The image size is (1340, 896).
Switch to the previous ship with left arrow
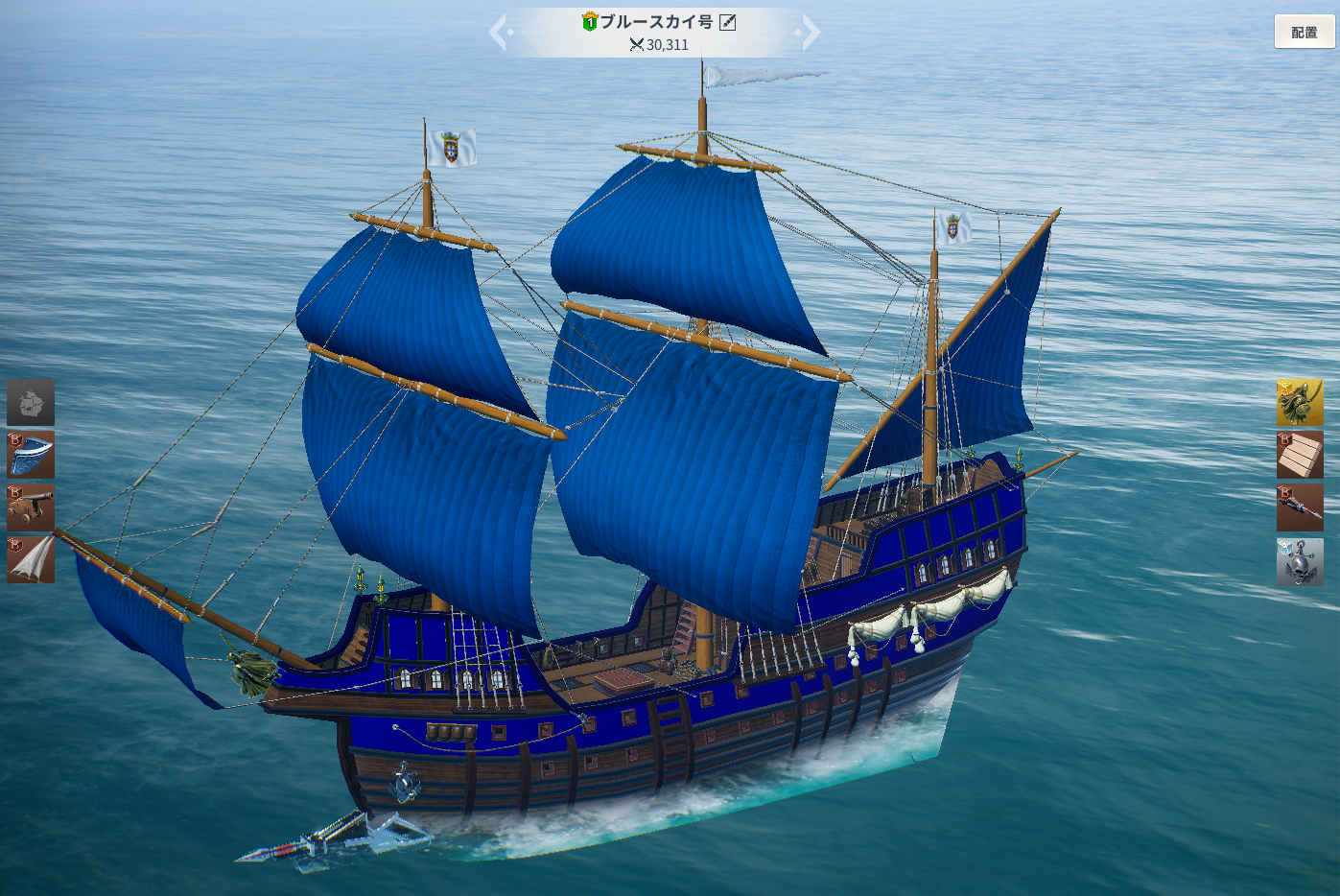point(499,33)
